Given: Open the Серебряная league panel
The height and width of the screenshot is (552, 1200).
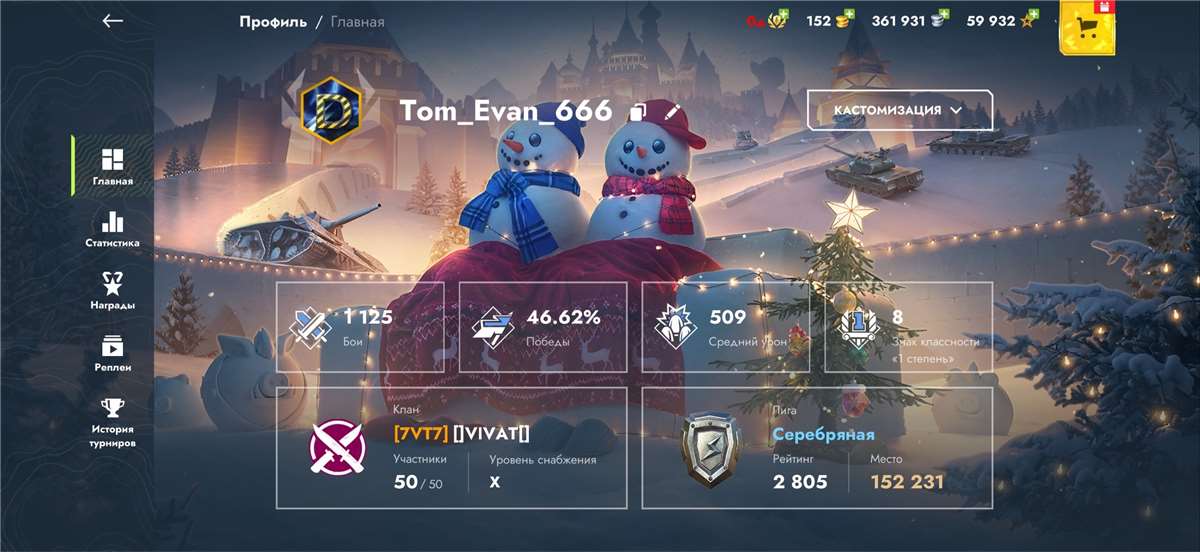Looking at the screenshot, I should [816, 448].
